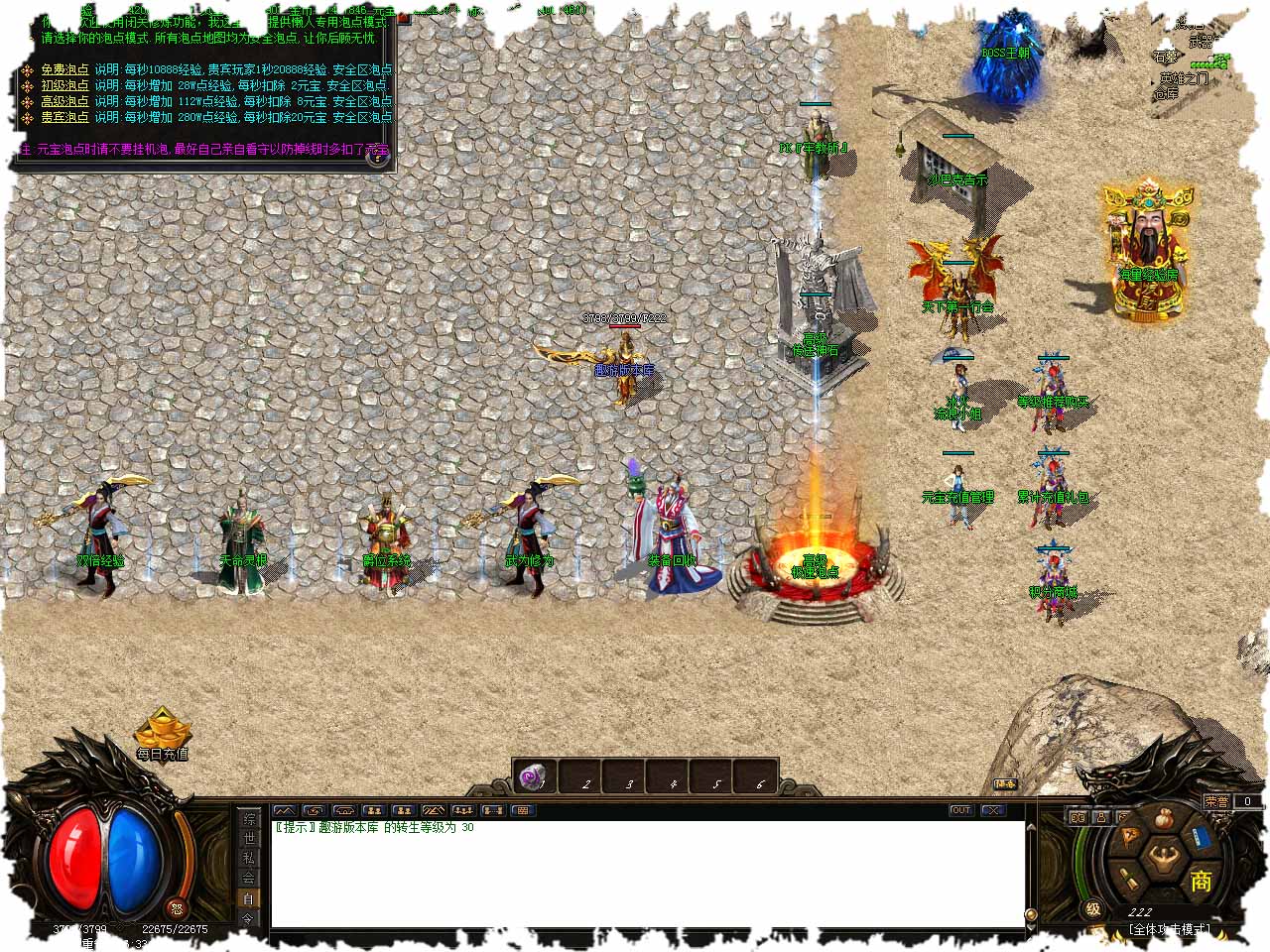
Task: Close the chat panel with the X button
Action: (993, 810)
